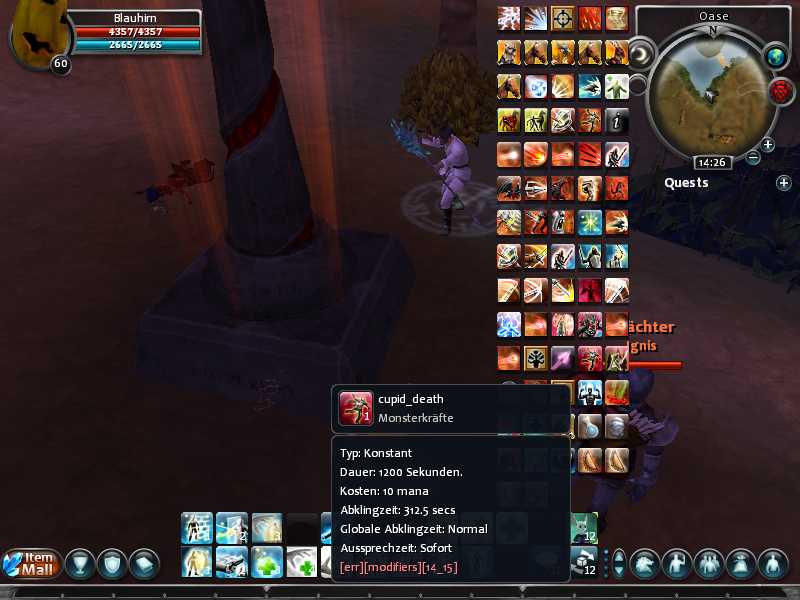
Task: Open the trophy cup menu button
Action: pyautogui.click(x=81, y=564)
